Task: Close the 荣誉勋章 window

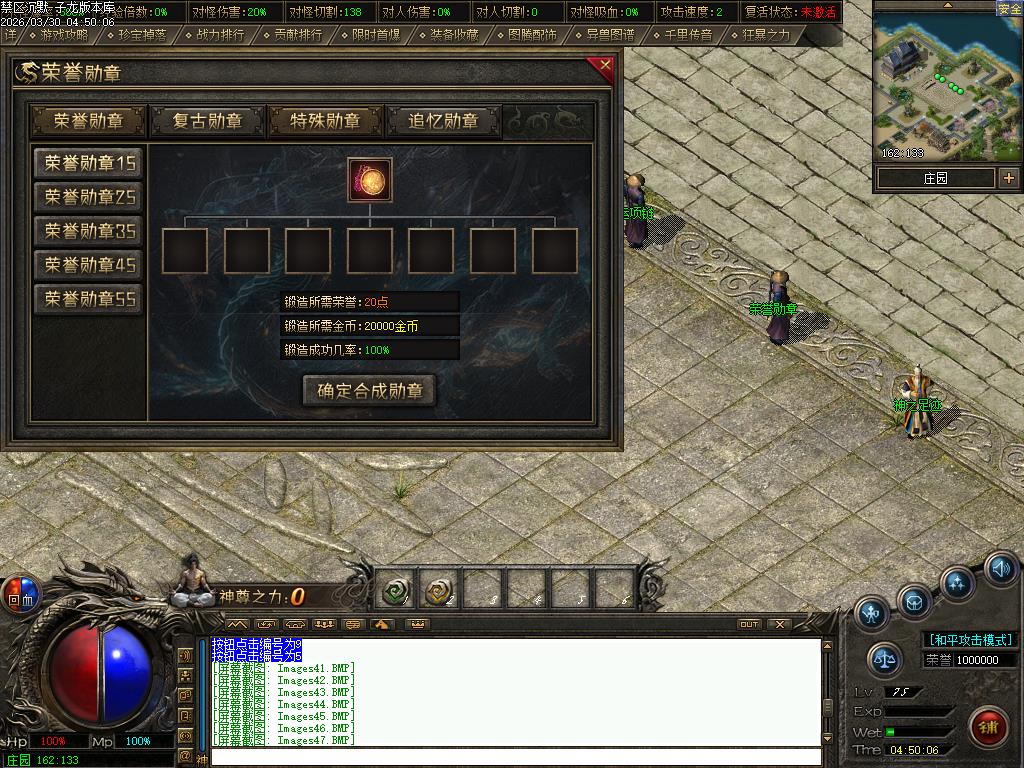Action: coord(604,67)
